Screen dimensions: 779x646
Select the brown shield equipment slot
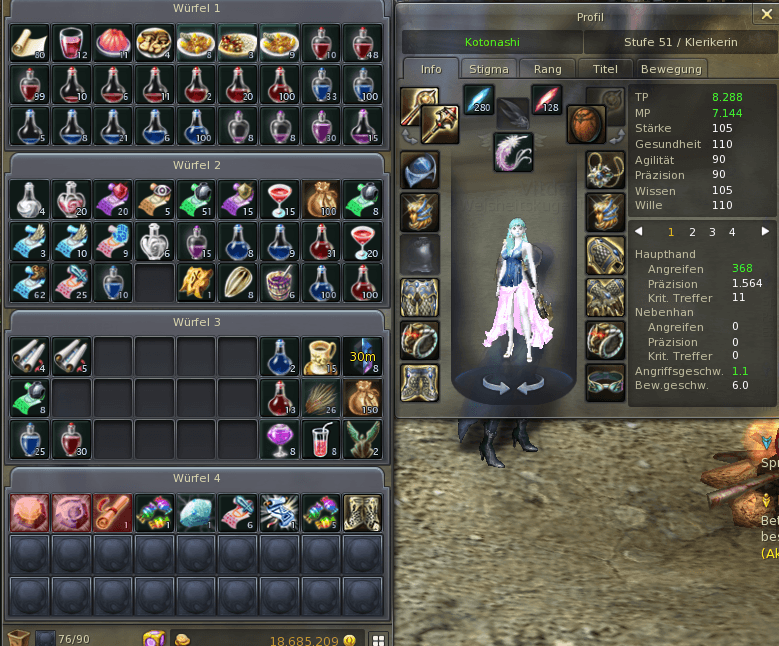[x=586, y=125]
